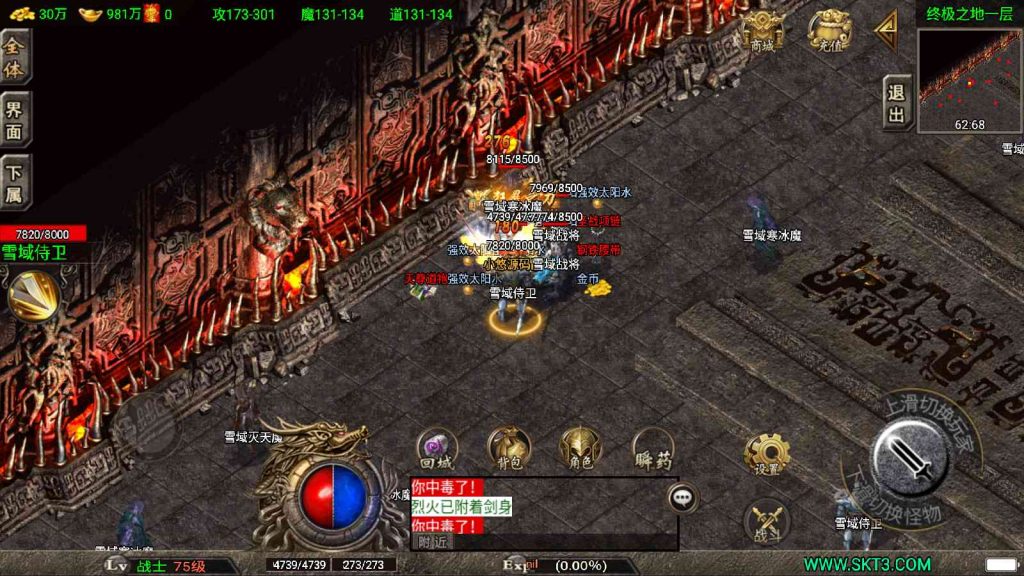Click the 退出 exit button
Image resolution: width=1024 pixels, height=576 pixels.
coord(897,104)
